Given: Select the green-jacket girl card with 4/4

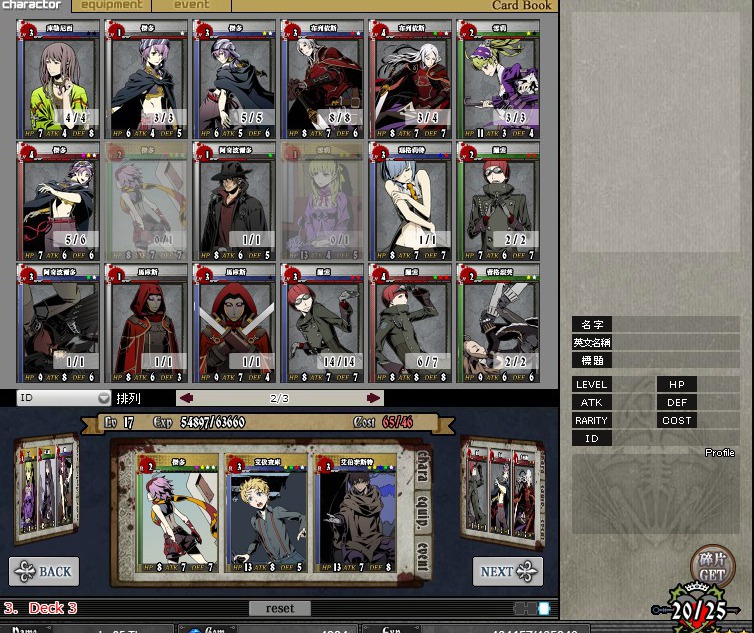Looking at the screenshot, I should point(58,79).
